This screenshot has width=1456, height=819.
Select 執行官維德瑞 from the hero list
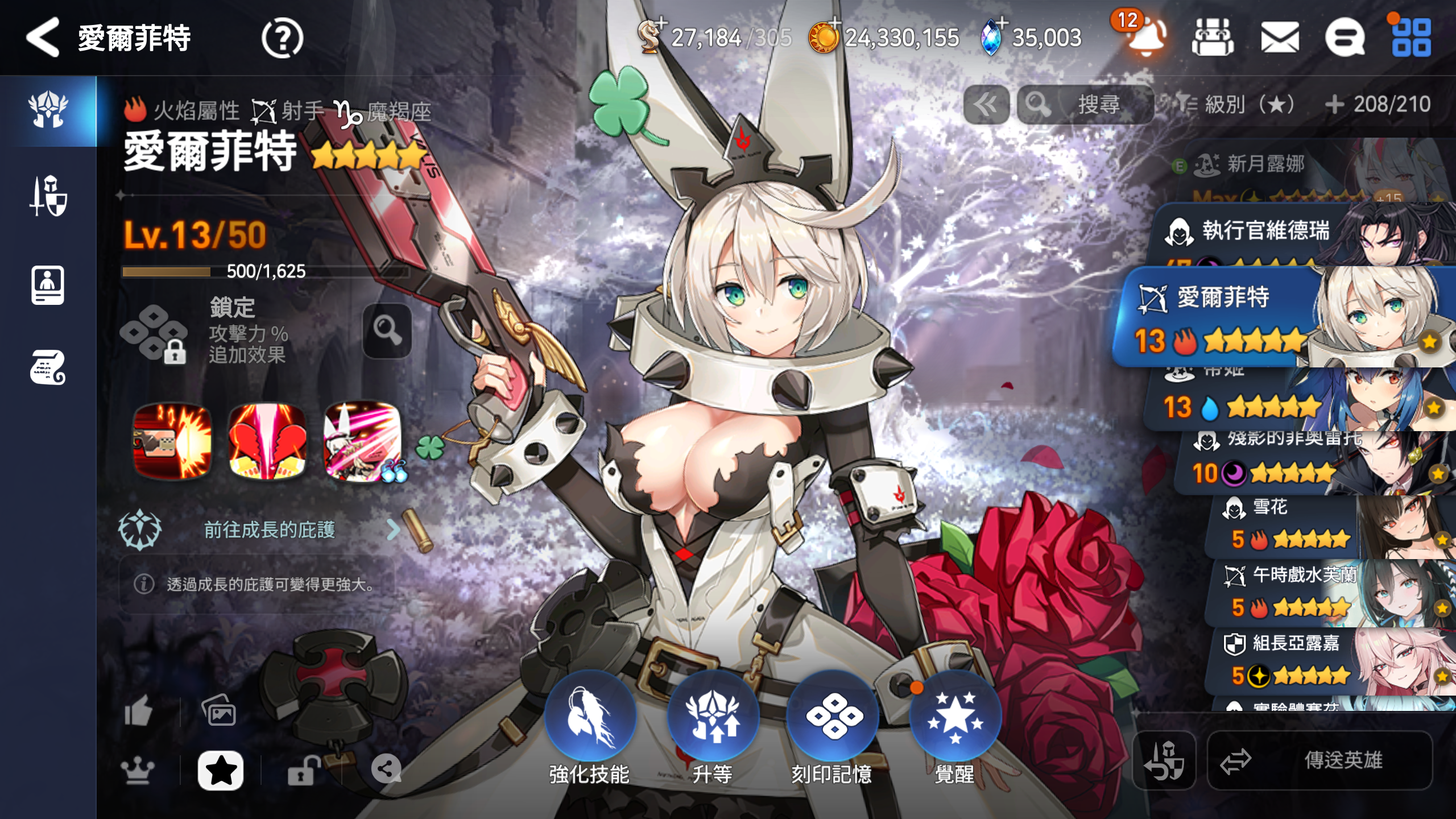pos(1265,231)
